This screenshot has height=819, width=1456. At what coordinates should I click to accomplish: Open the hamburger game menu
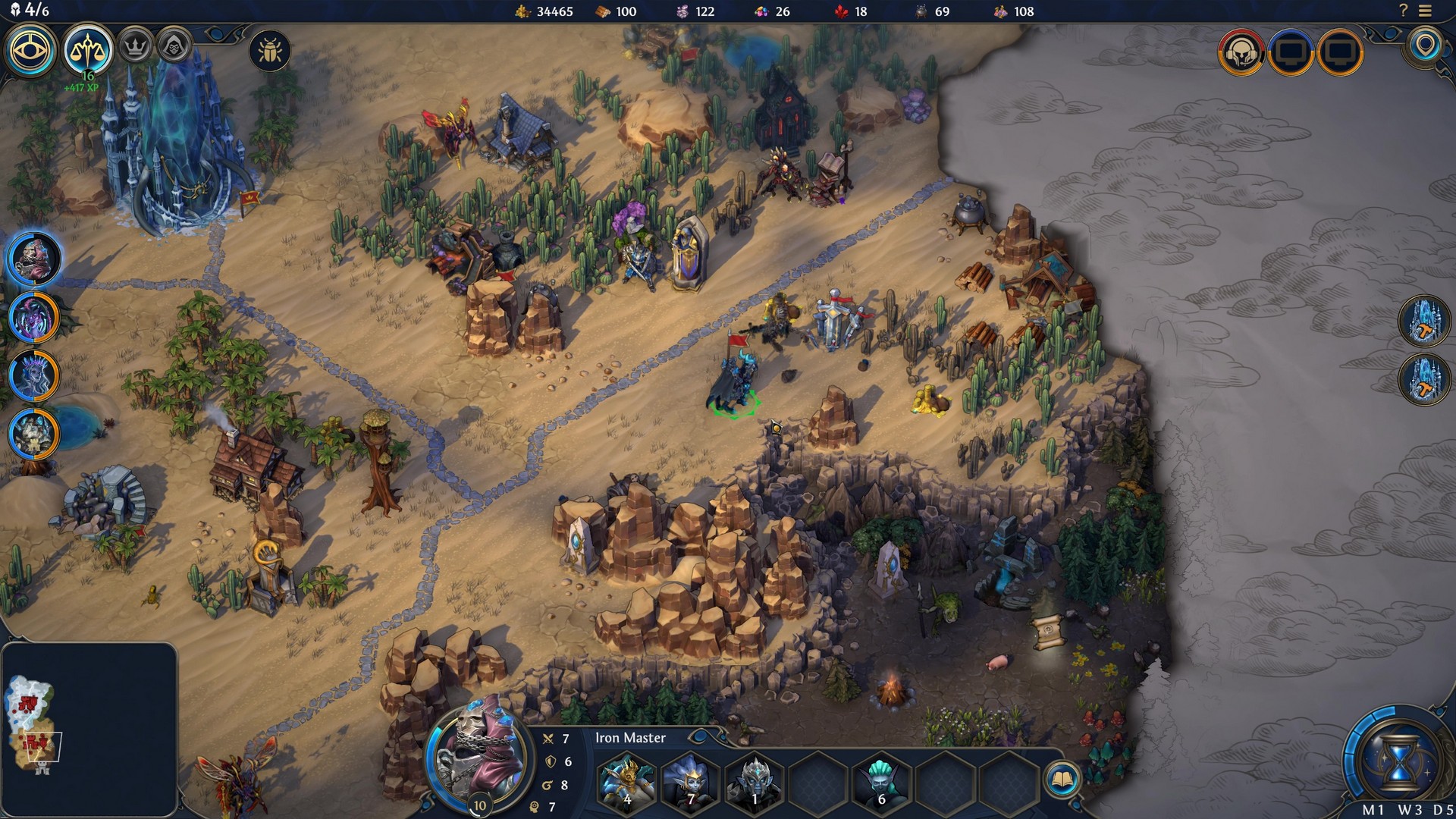pyautogui.click(x=1423, y=11)
